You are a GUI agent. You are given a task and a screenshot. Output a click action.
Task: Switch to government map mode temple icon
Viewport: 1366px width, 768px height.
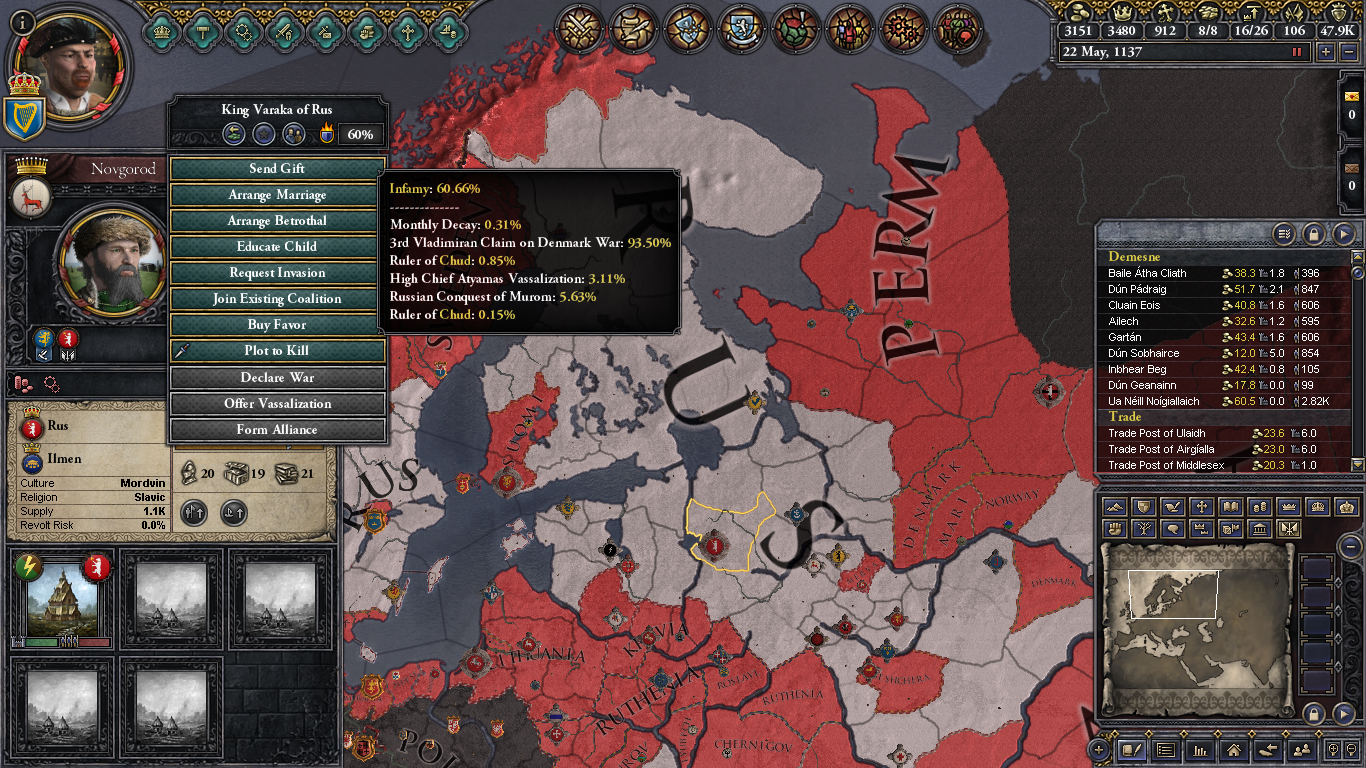(1260, 529)
